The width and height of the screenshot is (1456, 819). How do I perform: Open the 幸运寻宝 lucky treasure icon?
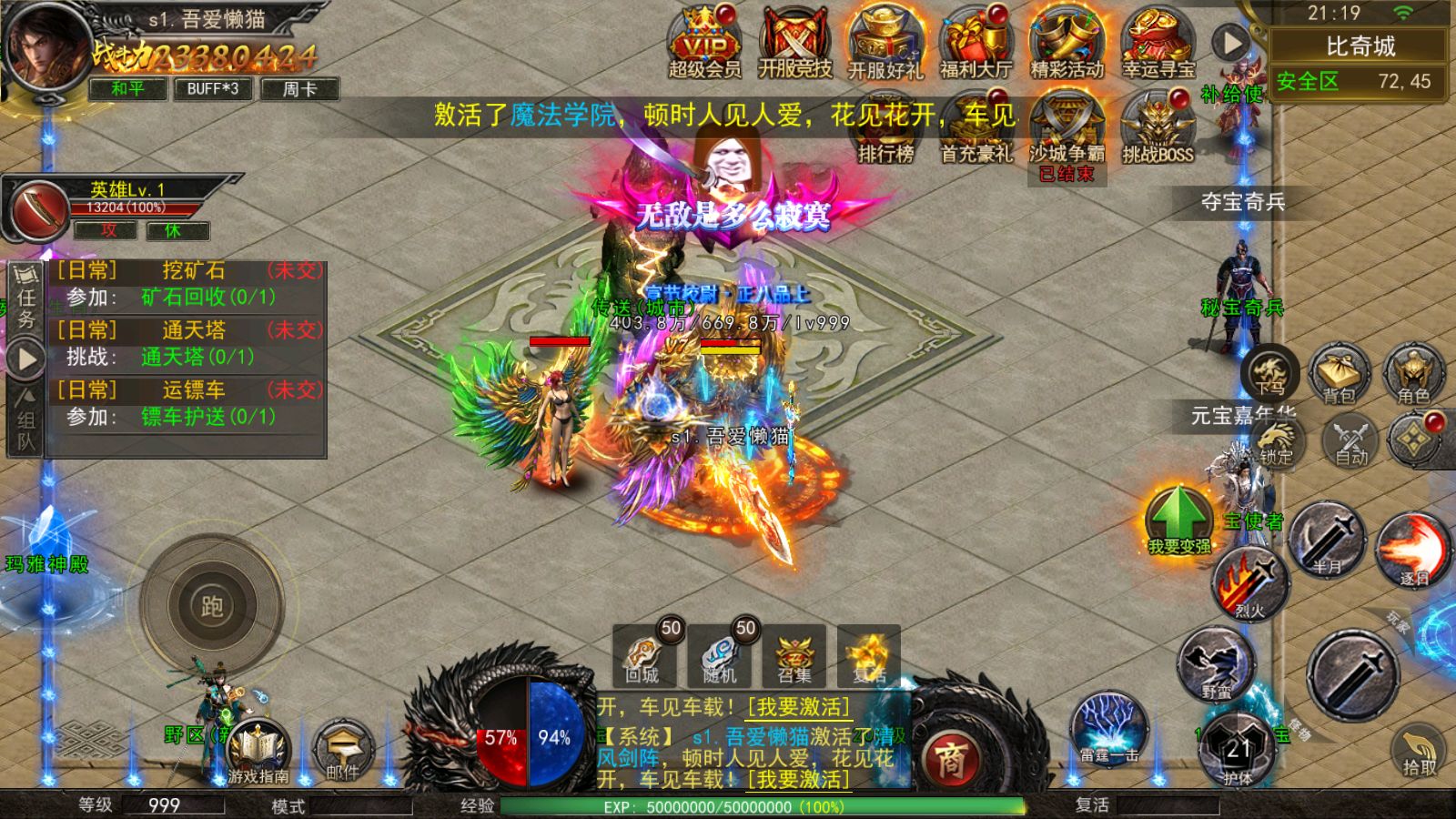pos(1158,44)
